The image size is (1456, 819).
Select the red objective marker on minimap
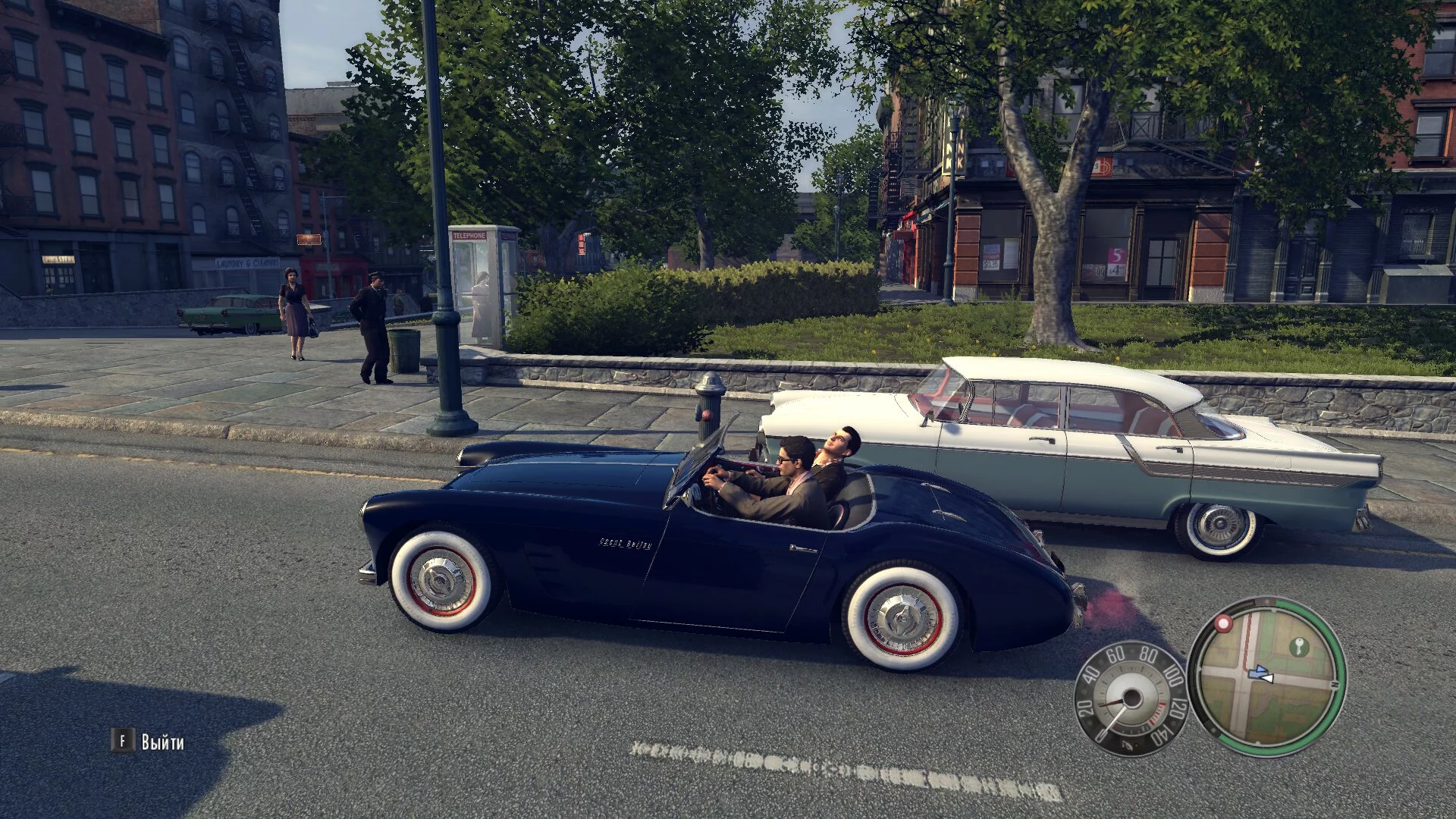(1222, 624)
